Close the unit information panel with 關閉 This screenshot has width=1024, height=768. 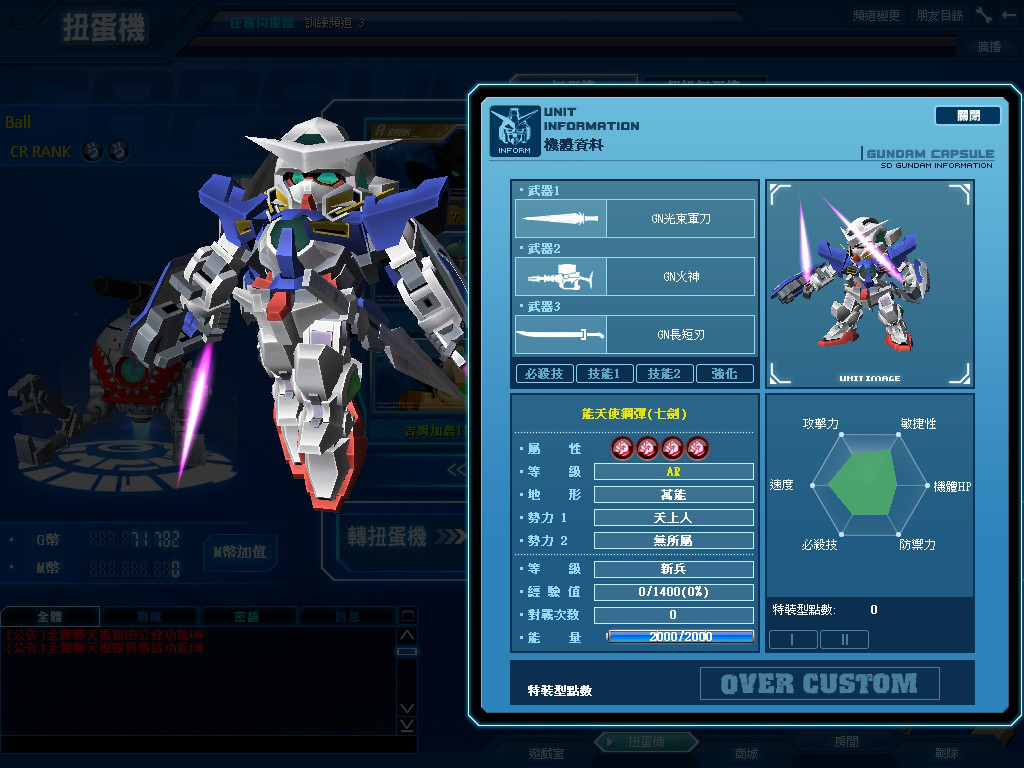[x=967, y=116]
